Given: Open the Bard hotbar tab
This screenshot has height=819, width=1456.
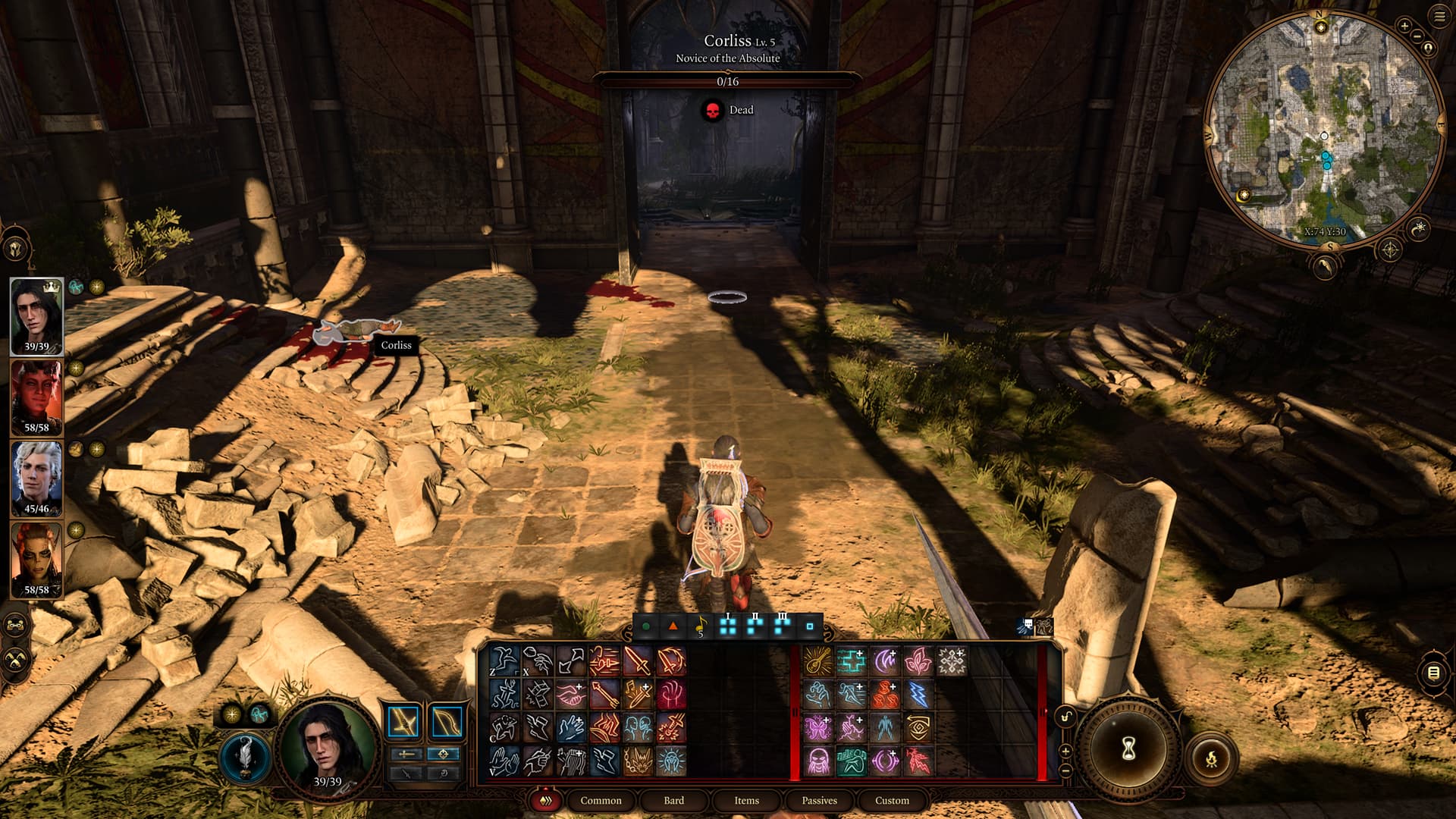Looking at the screenshot, I should pos(673,800).
